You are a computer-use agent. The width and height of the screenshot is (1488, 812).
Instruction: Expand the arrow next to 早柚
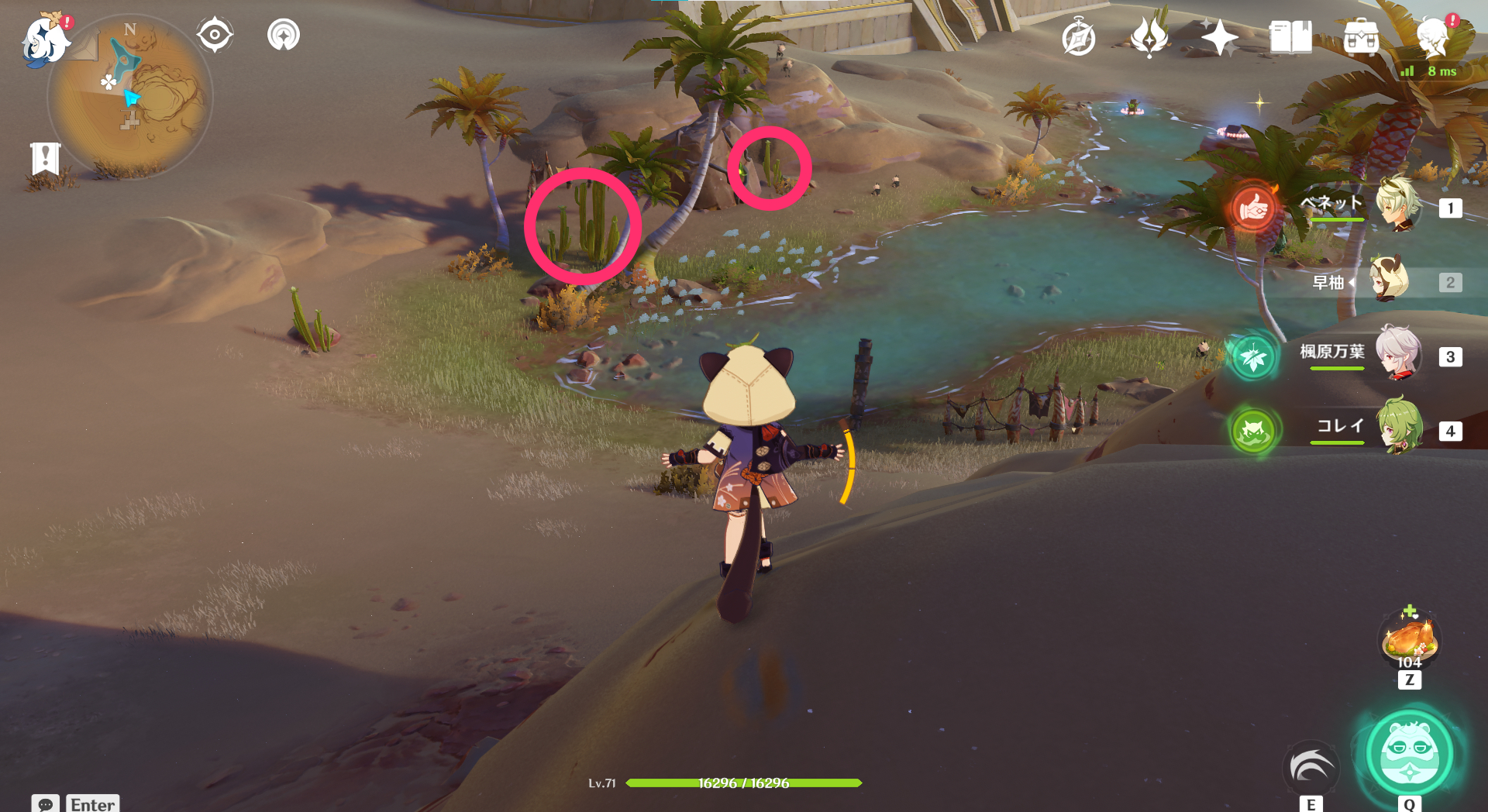coord(1352,283)
